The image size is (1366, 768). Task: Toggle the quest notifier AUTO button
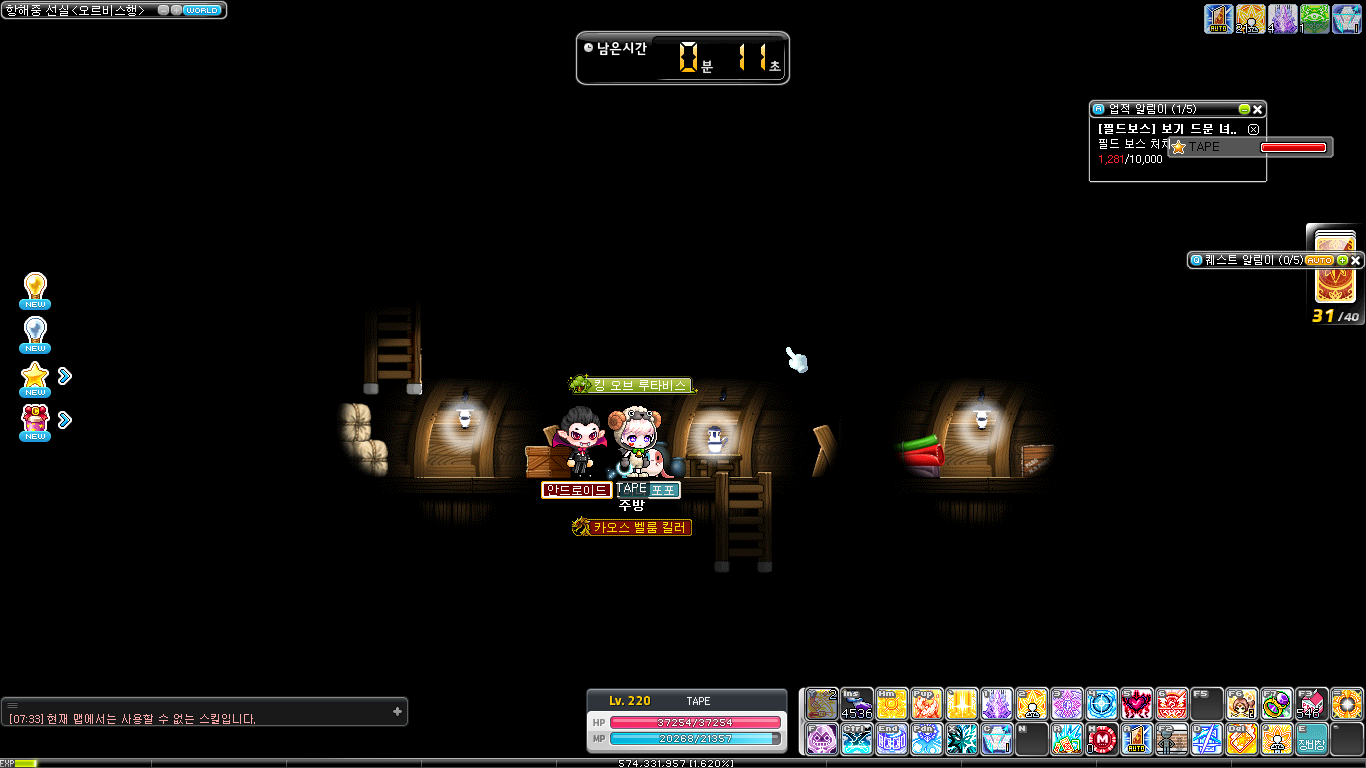[1319, 260]
